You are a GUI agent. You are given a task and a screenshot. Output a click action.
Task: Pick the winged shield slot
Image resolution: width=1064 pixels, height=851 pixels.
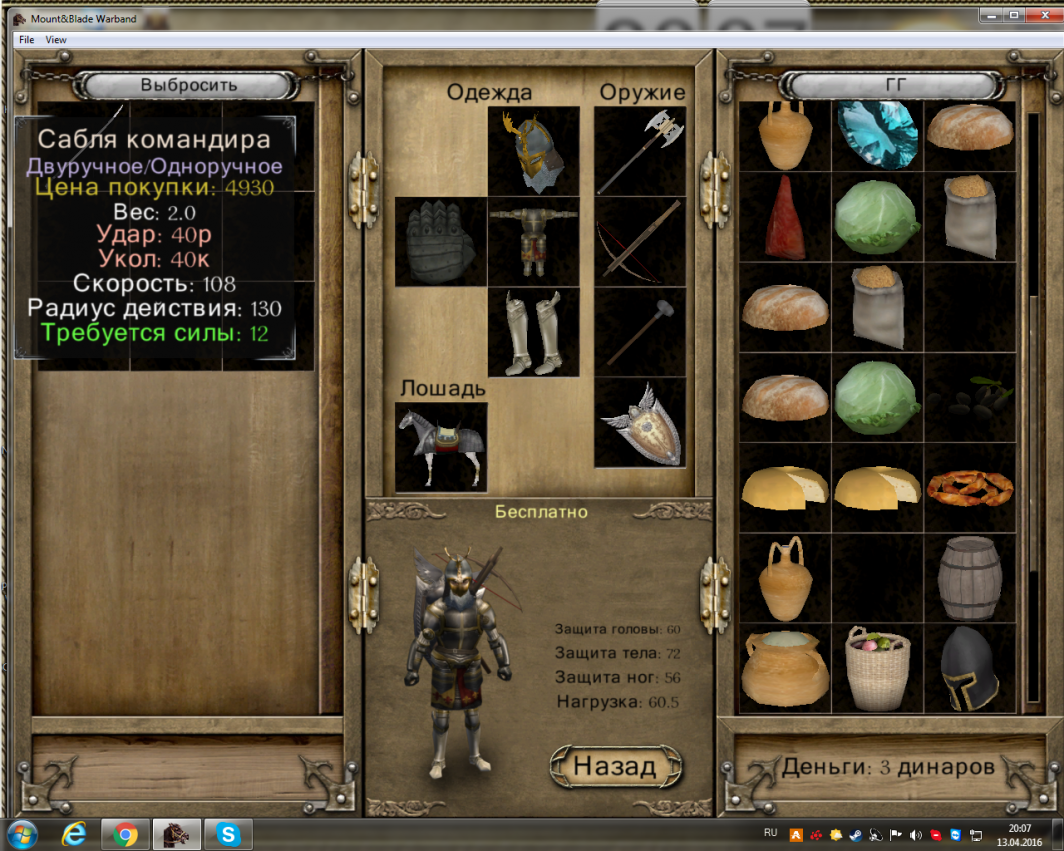tap(640, 423)
